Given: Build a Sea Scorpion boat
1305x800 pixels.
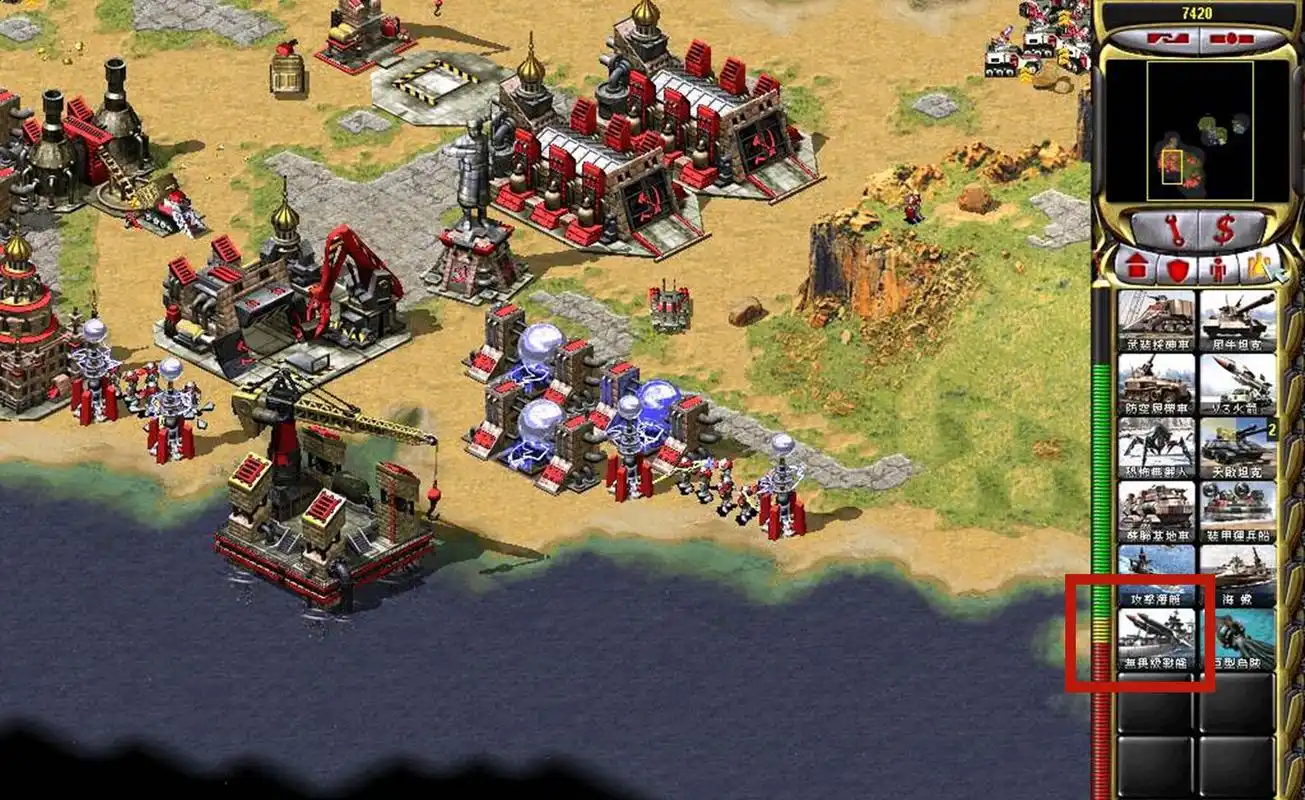Looking at the screenshot, I should pyautogui.click(x=1238, y=574).
